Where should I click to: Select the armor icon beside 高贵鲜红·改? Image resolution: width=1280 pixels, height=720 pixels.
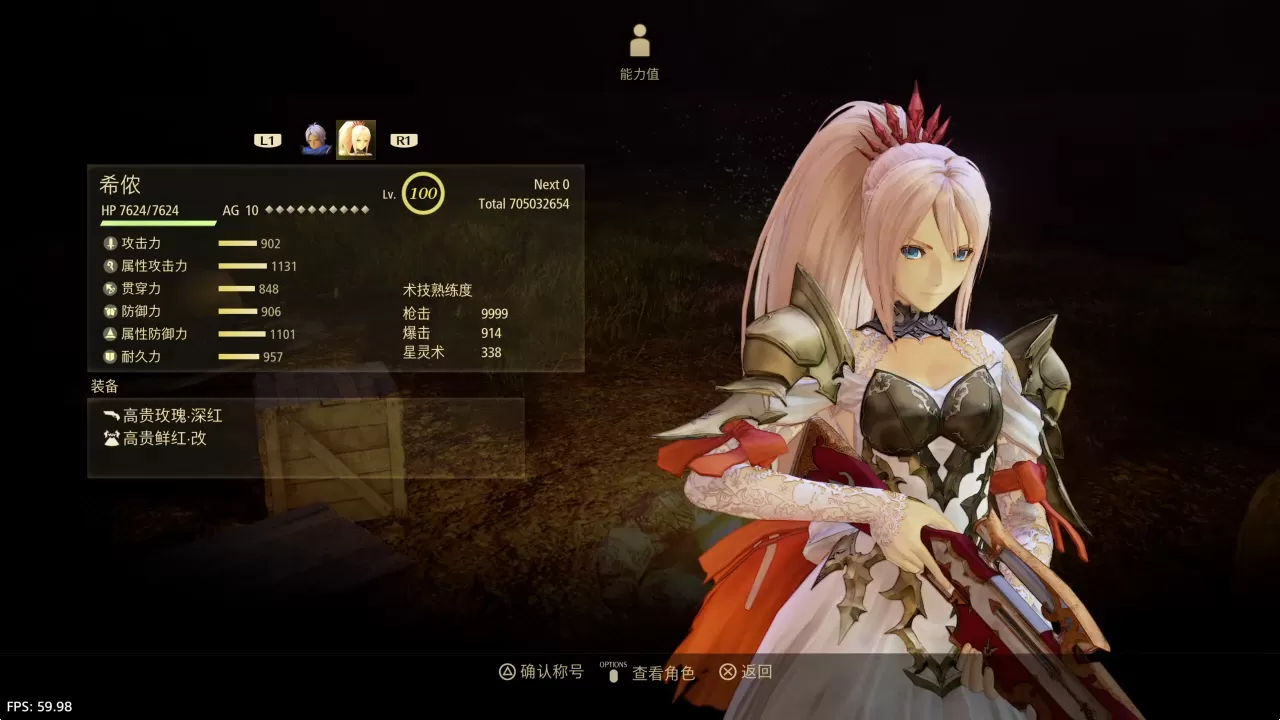pyautogui.click(x=112, y=438)
